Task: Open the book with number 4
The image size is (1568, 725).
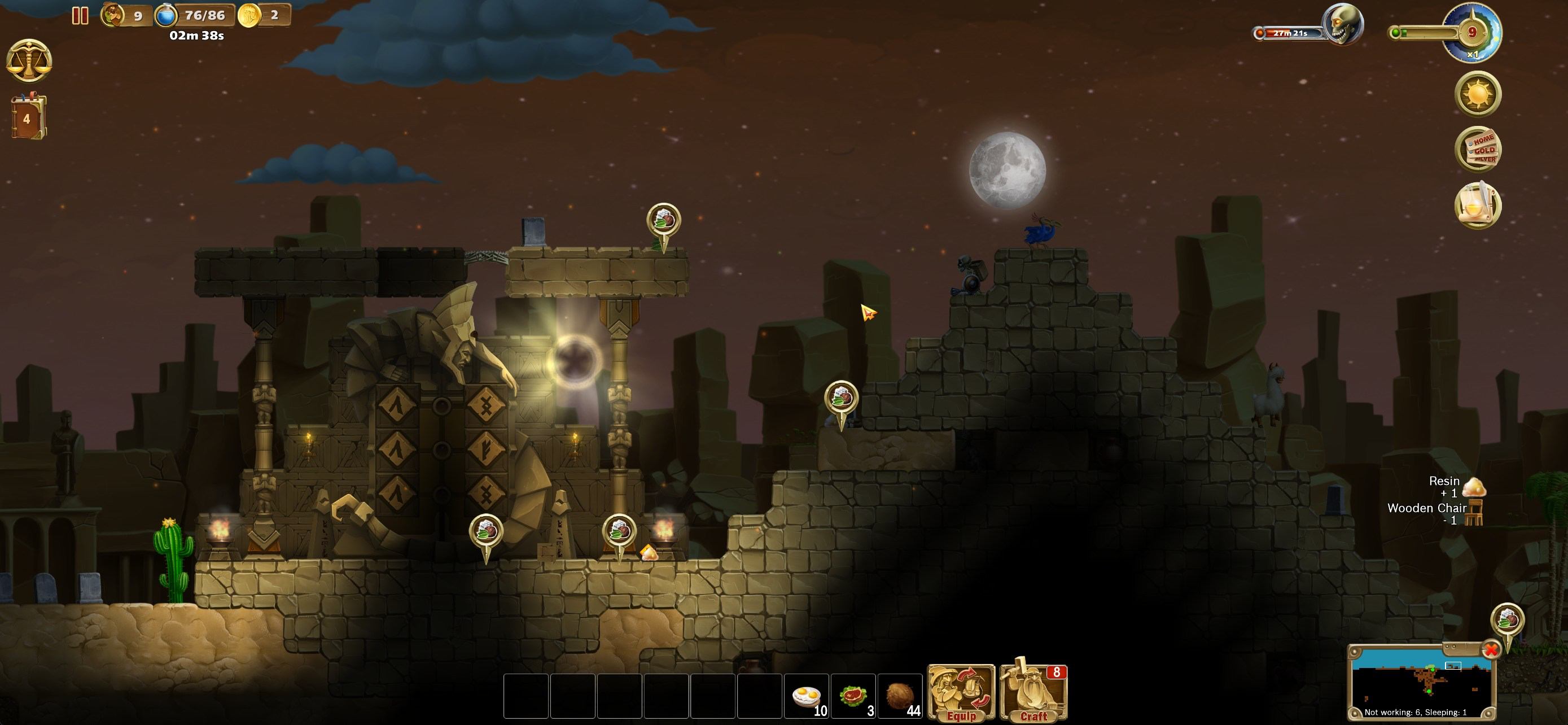Action: (28, 117)
